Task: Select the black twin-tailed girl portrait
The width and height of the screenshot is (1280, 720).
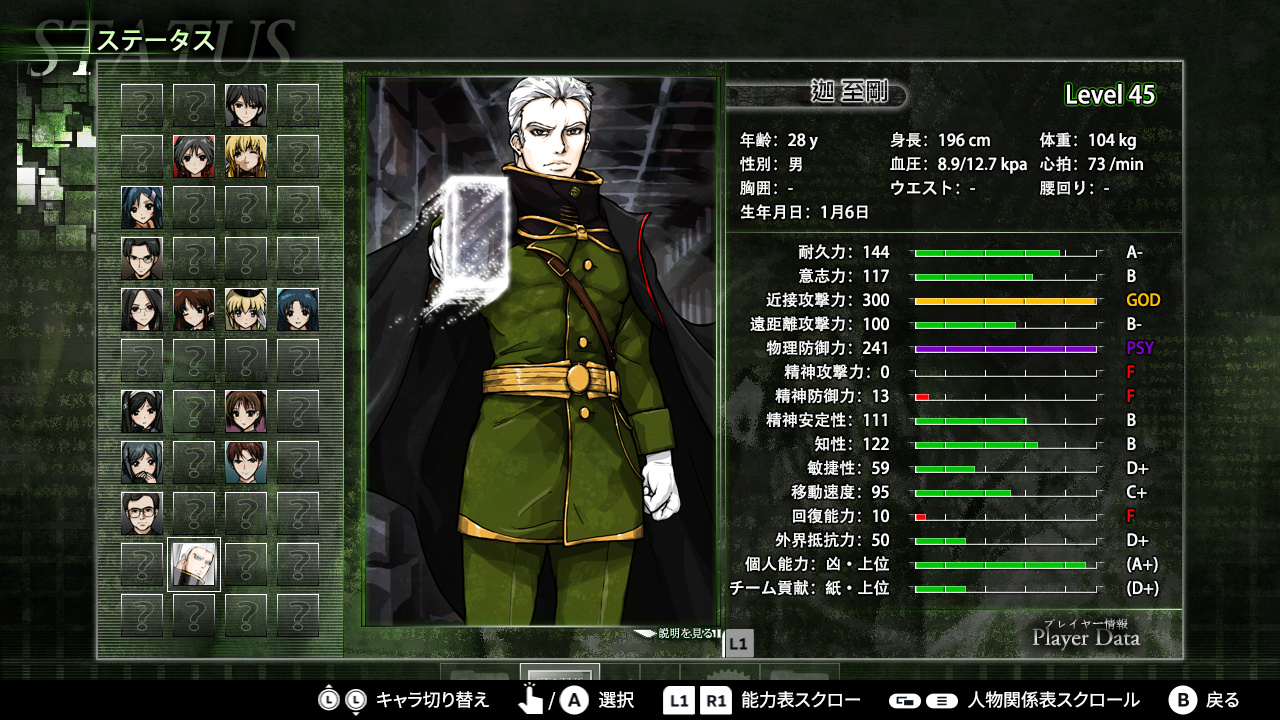Action: (142, 411)
